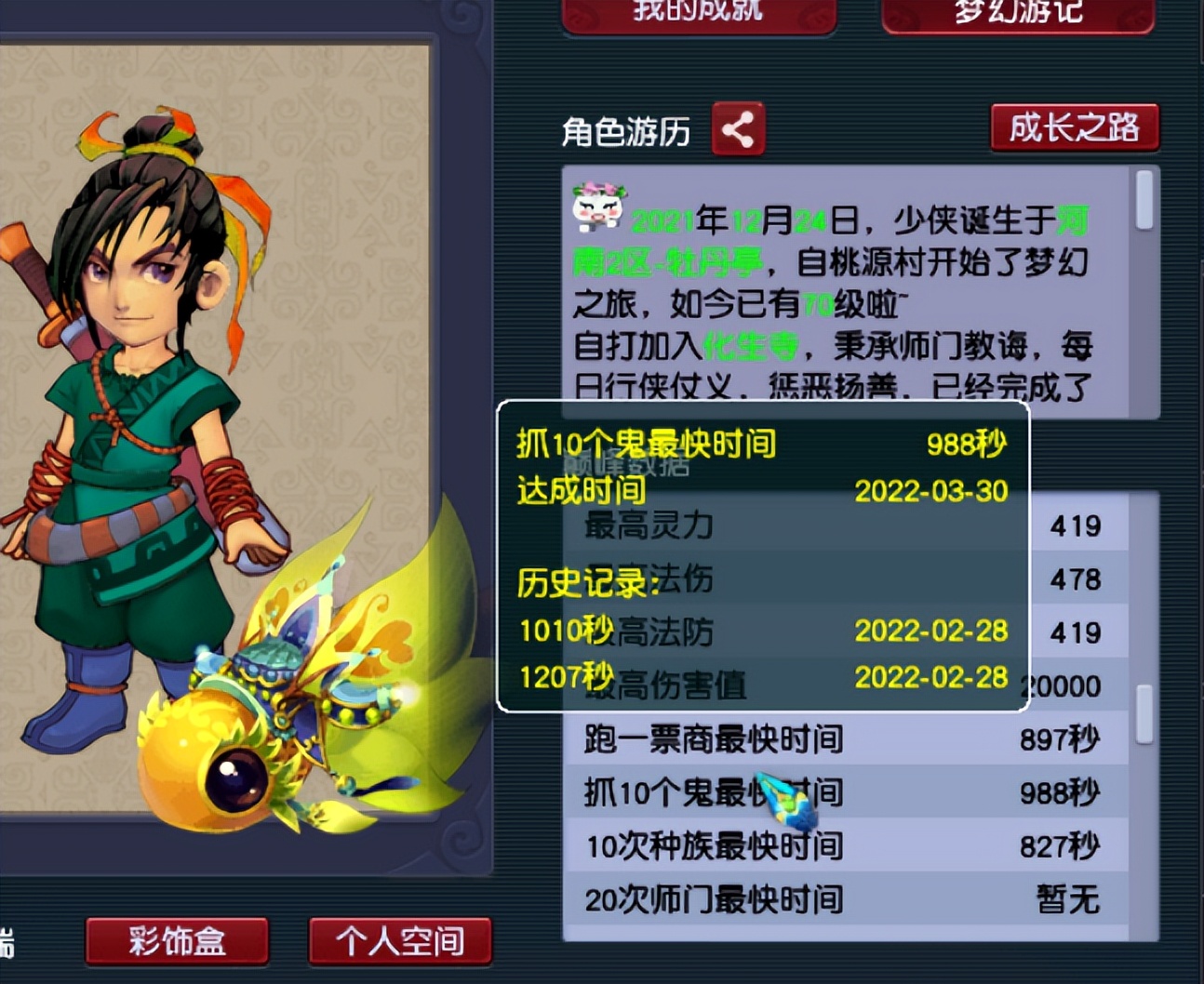Click the 角色游历 heading
Image resolution: width=1204 pixels, height=984 pixels.
(x=627, y=132)
